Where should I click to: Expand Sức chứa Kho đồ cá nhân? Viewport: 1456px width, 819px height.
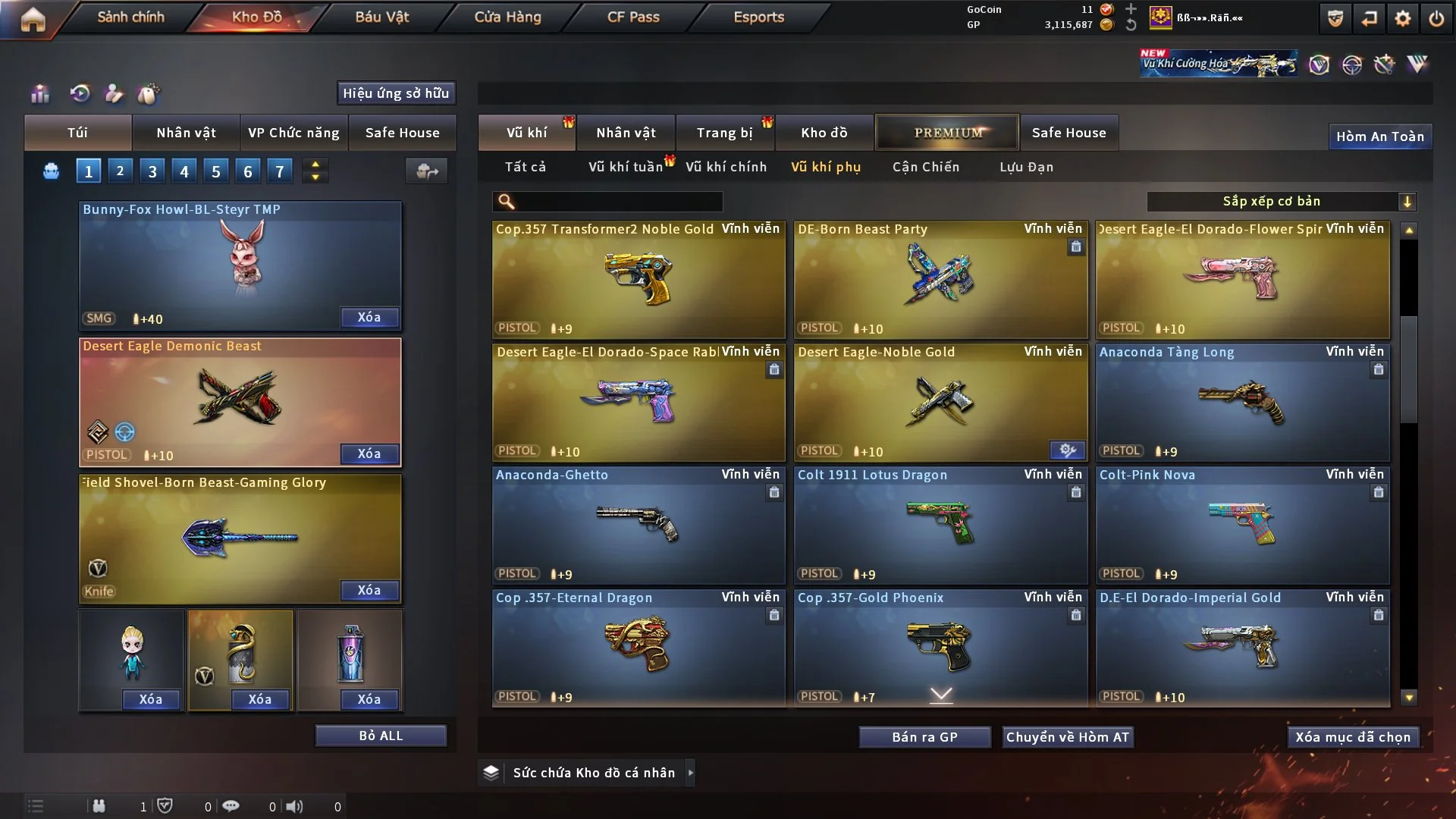click(594, 773)
